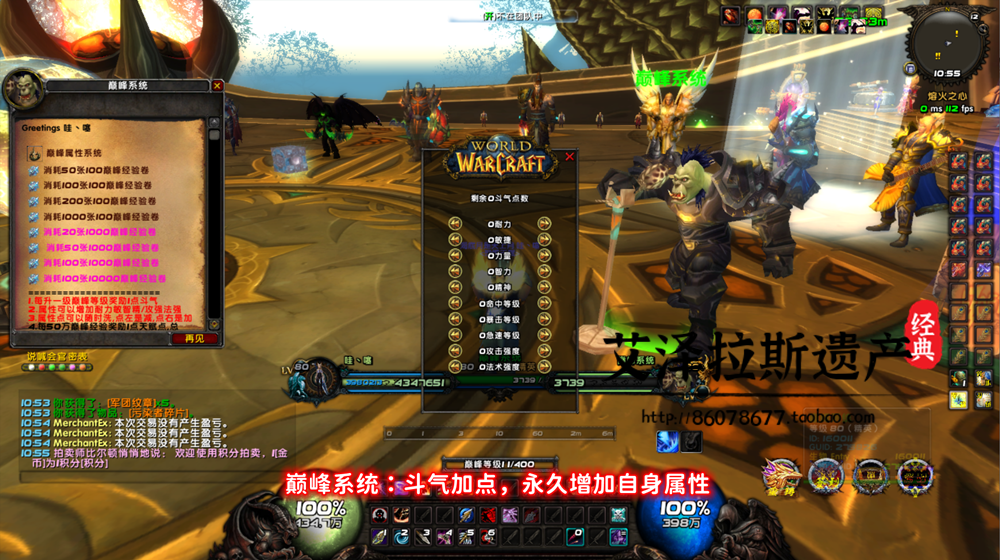Decrease 敏捷 with its left arrow

pyautogui.click(x=455, y=240)
